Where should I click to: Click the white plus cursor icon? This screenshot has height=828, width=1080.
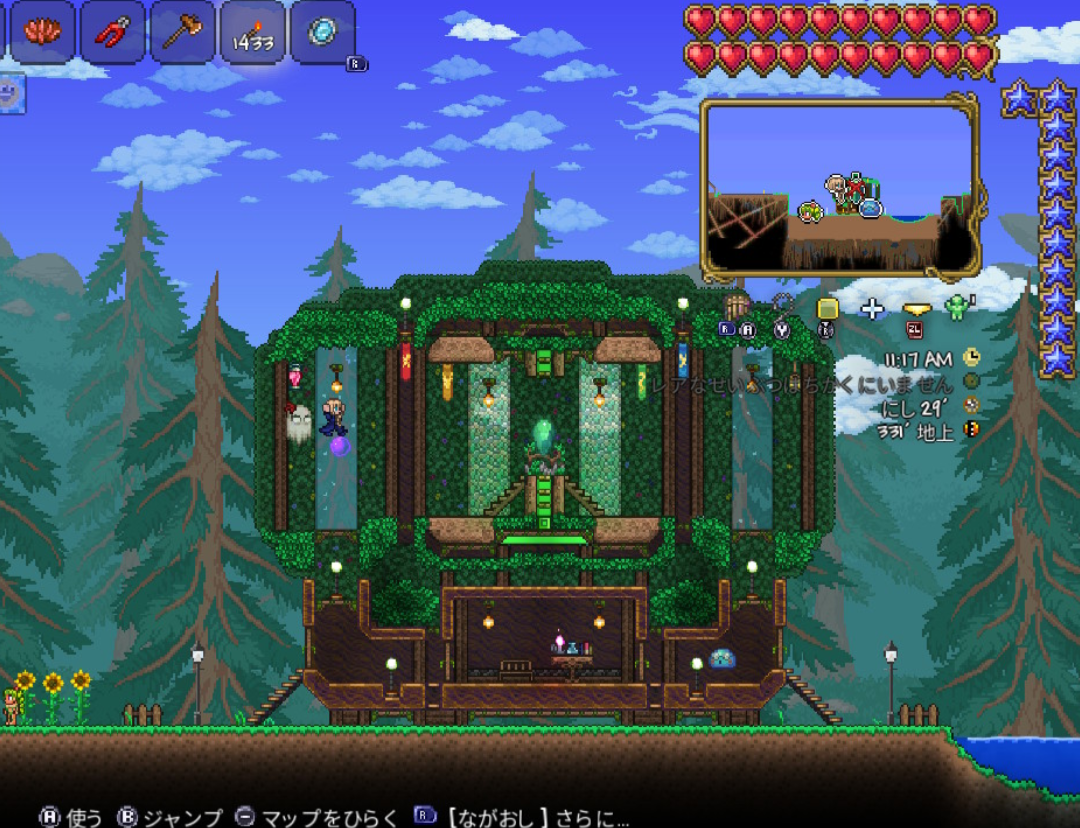[873, 309]
